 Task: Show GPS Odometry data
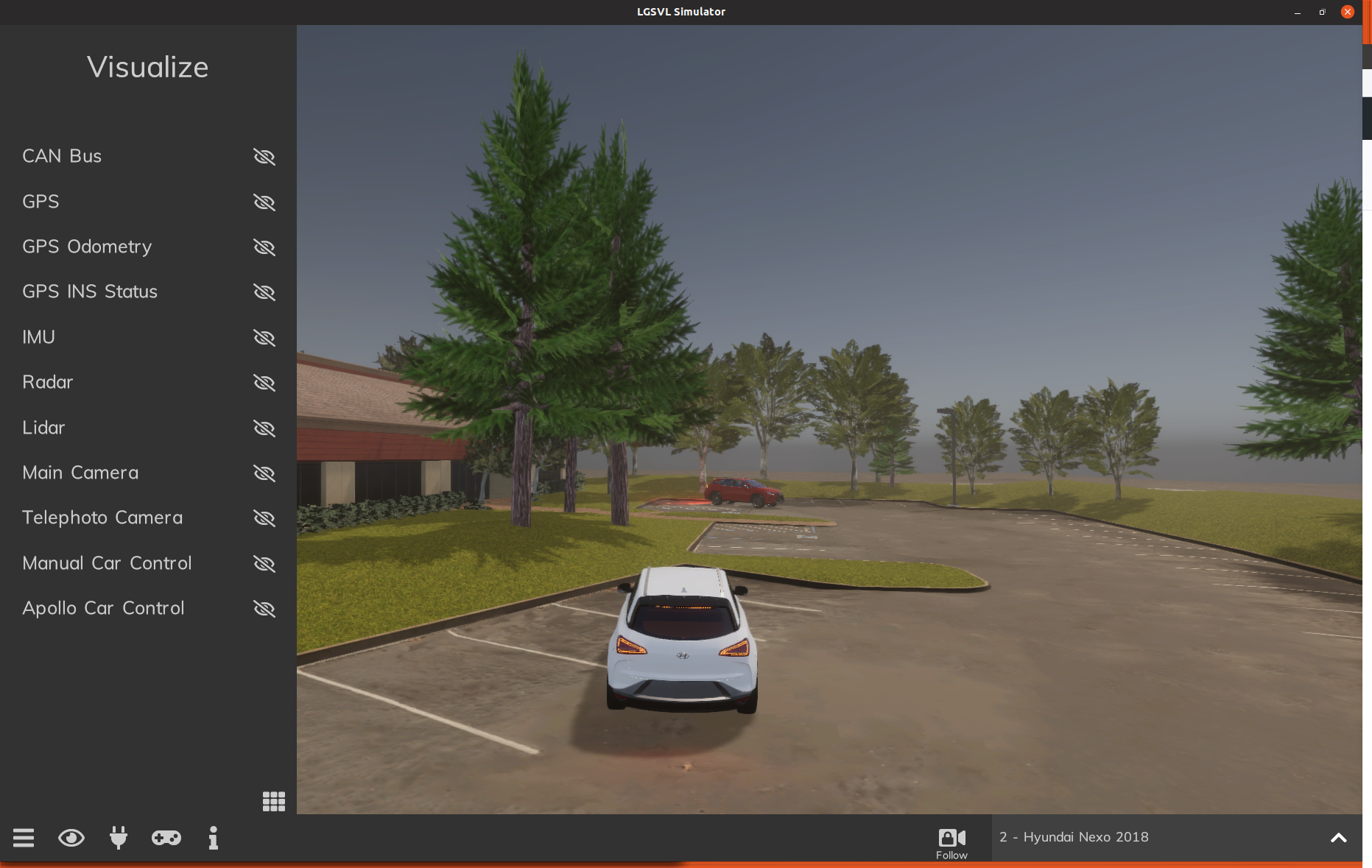coord(264,247)
